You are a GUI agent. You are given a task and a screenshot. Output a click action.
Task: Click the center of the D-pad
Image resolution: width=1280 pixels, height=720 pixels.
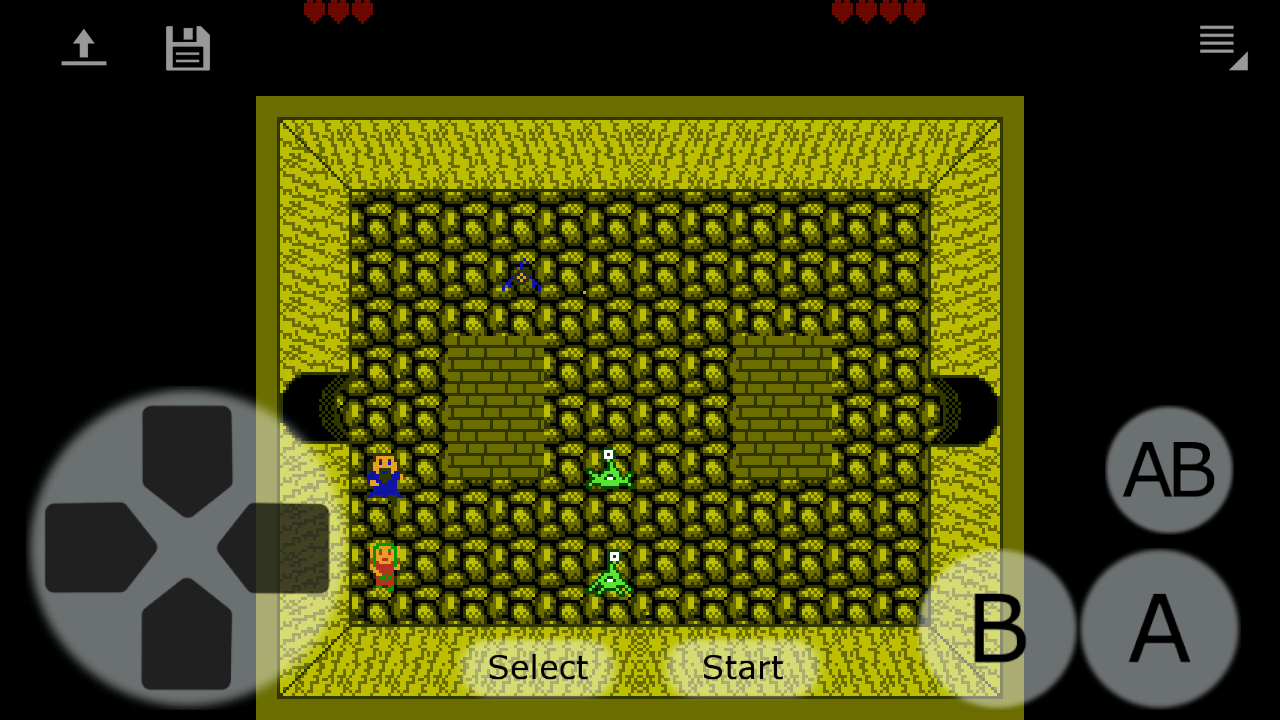[185, 545]
